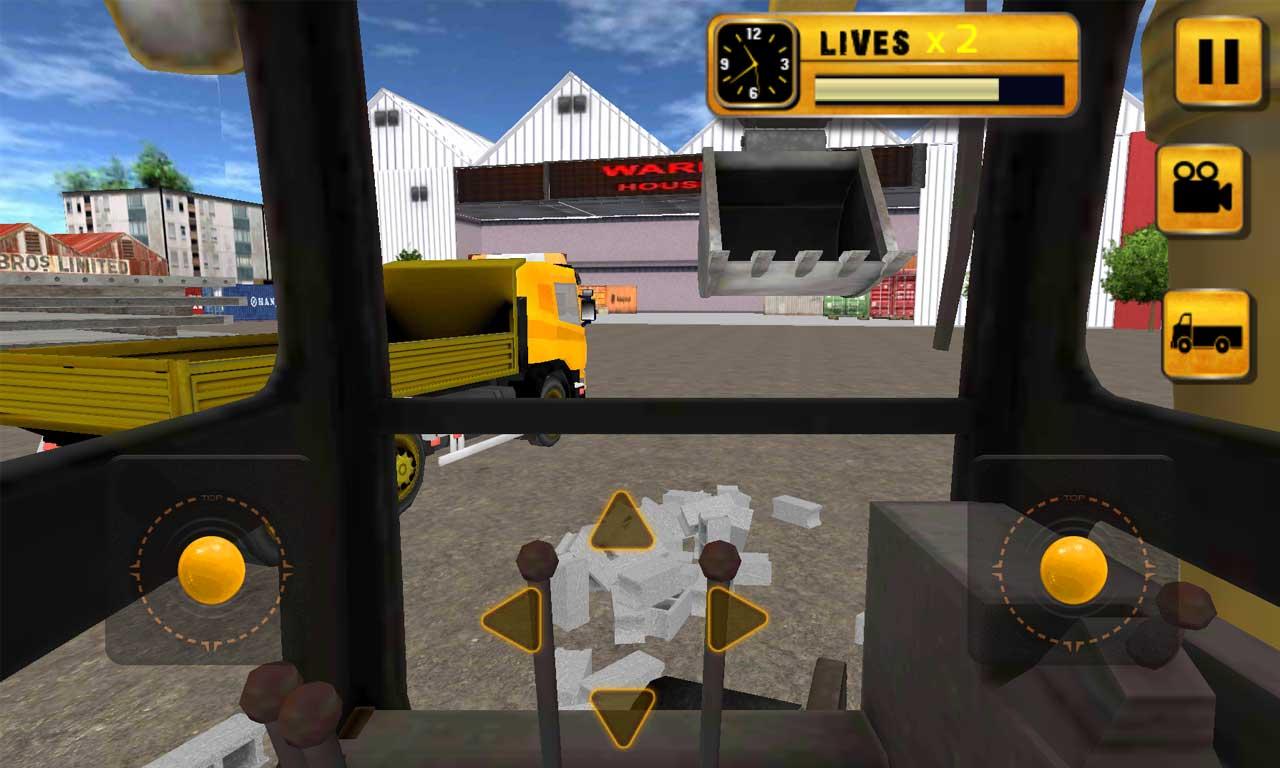Tap the down arrow control
The height and width of the screenshot is (768, 1280).
coord(622,715)
